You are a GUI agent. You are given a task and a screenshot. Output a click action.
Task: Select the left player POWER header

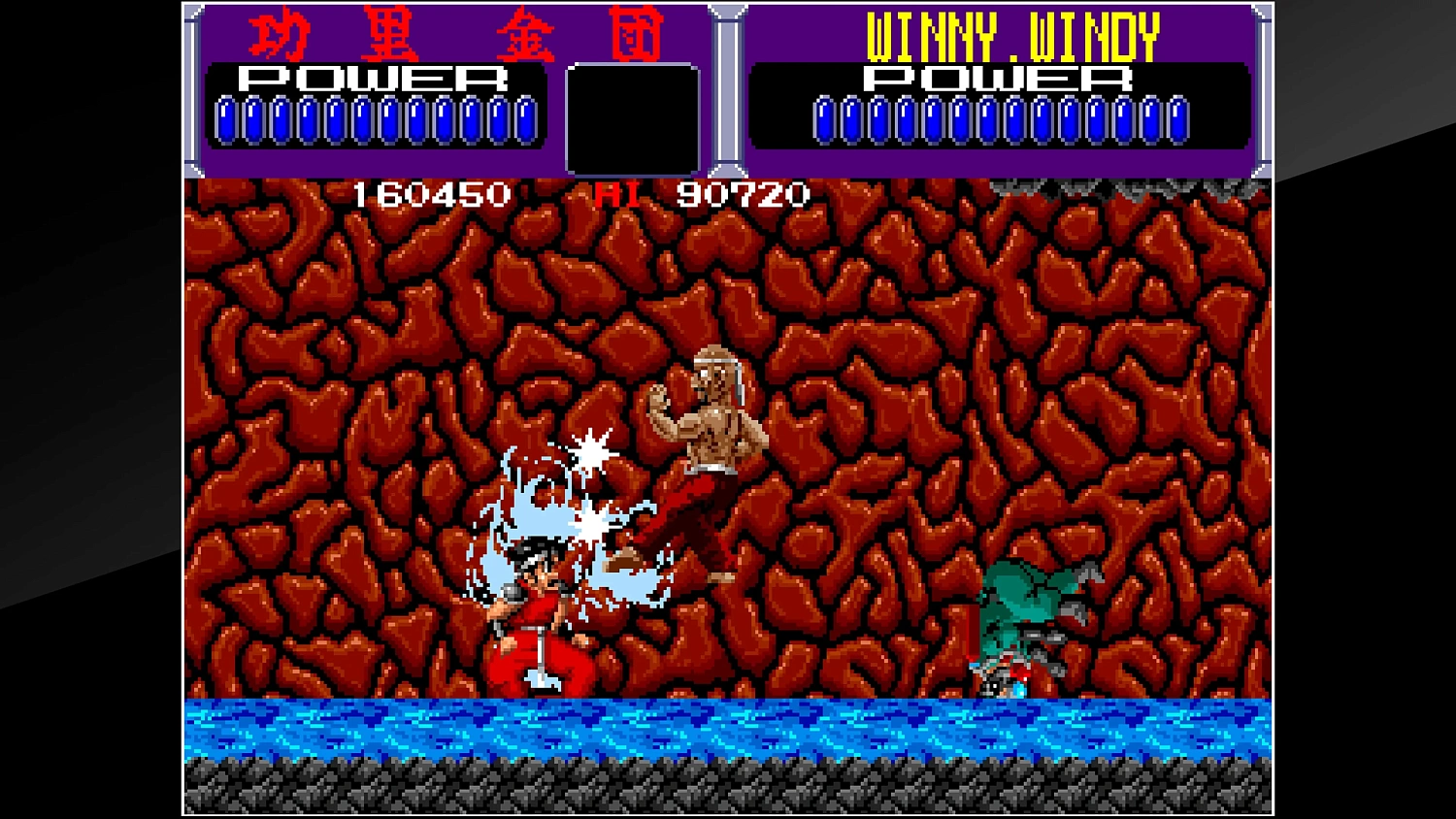[x=374, y=80]
